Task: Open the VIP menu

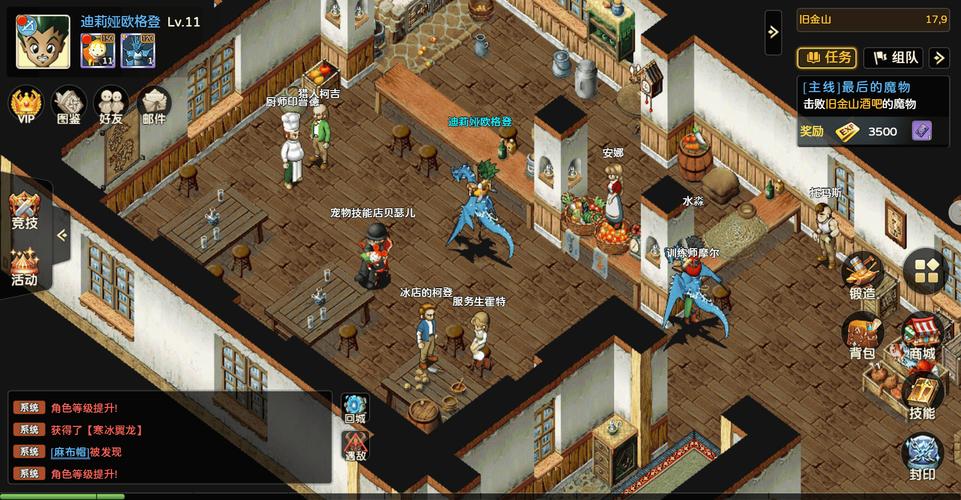Action: tap(25, 105)
